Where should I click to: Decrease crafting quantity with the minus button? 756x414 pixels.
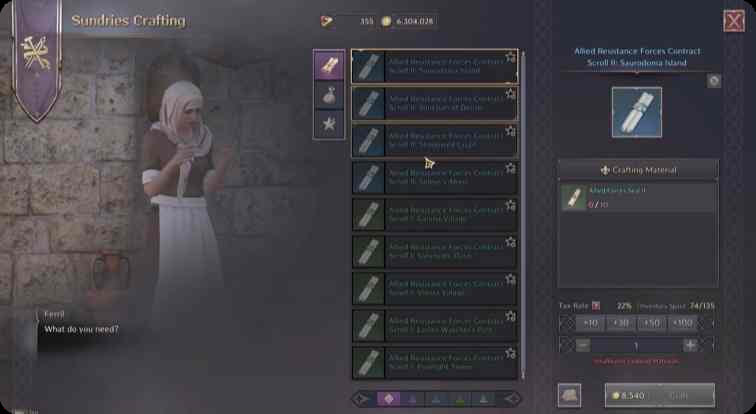tap(583, 344)
